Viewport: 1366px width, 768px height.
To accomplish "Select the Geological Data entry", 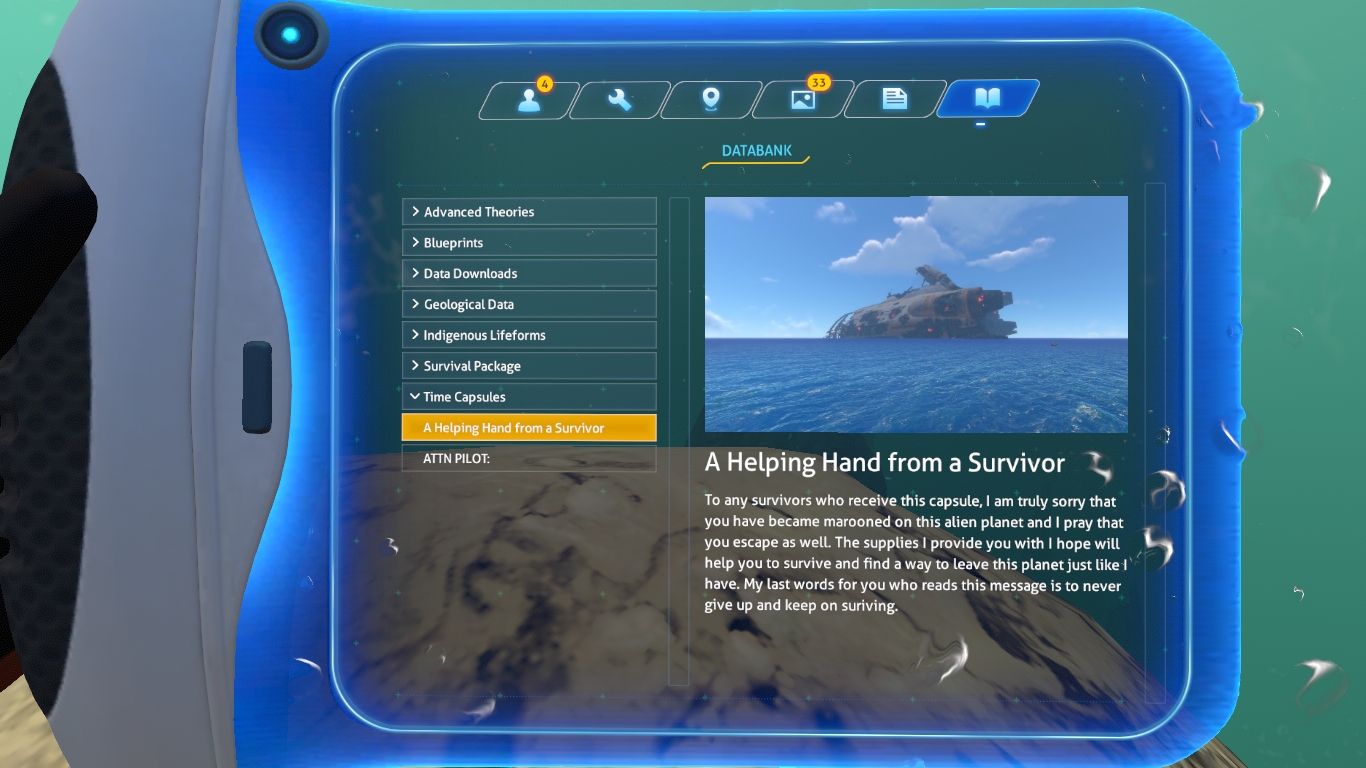I will point(529,303).
